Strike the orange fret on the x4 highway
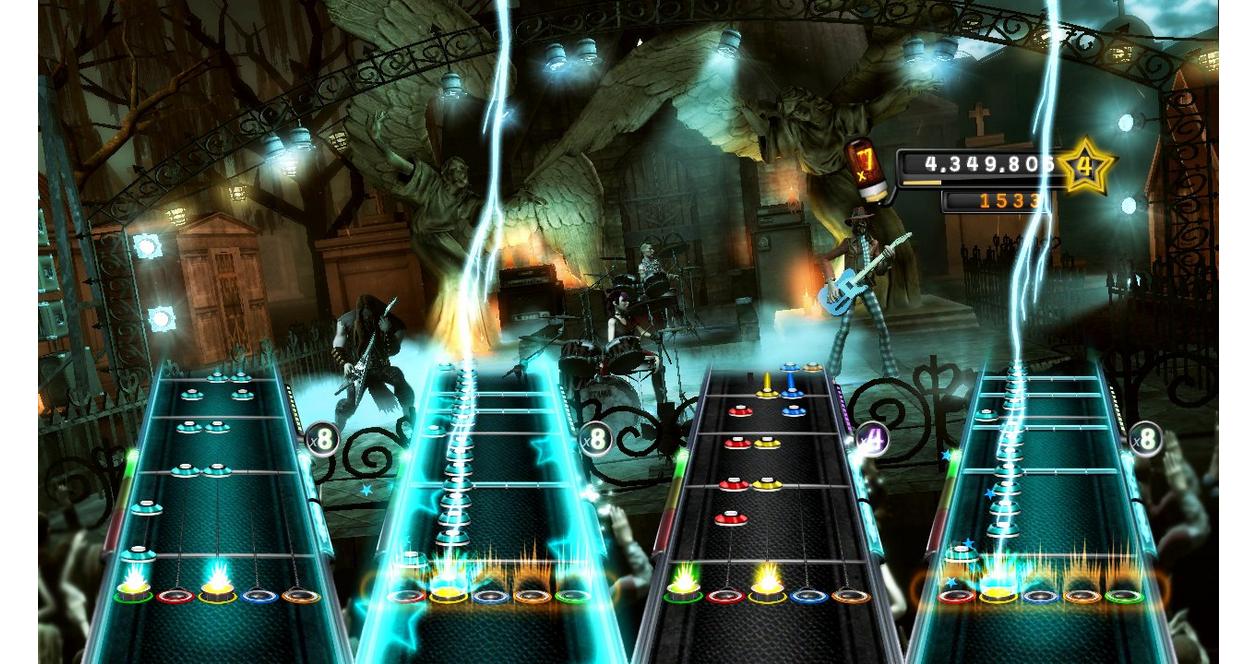Viewport: 1256px width, 664px height. (850, 596)
